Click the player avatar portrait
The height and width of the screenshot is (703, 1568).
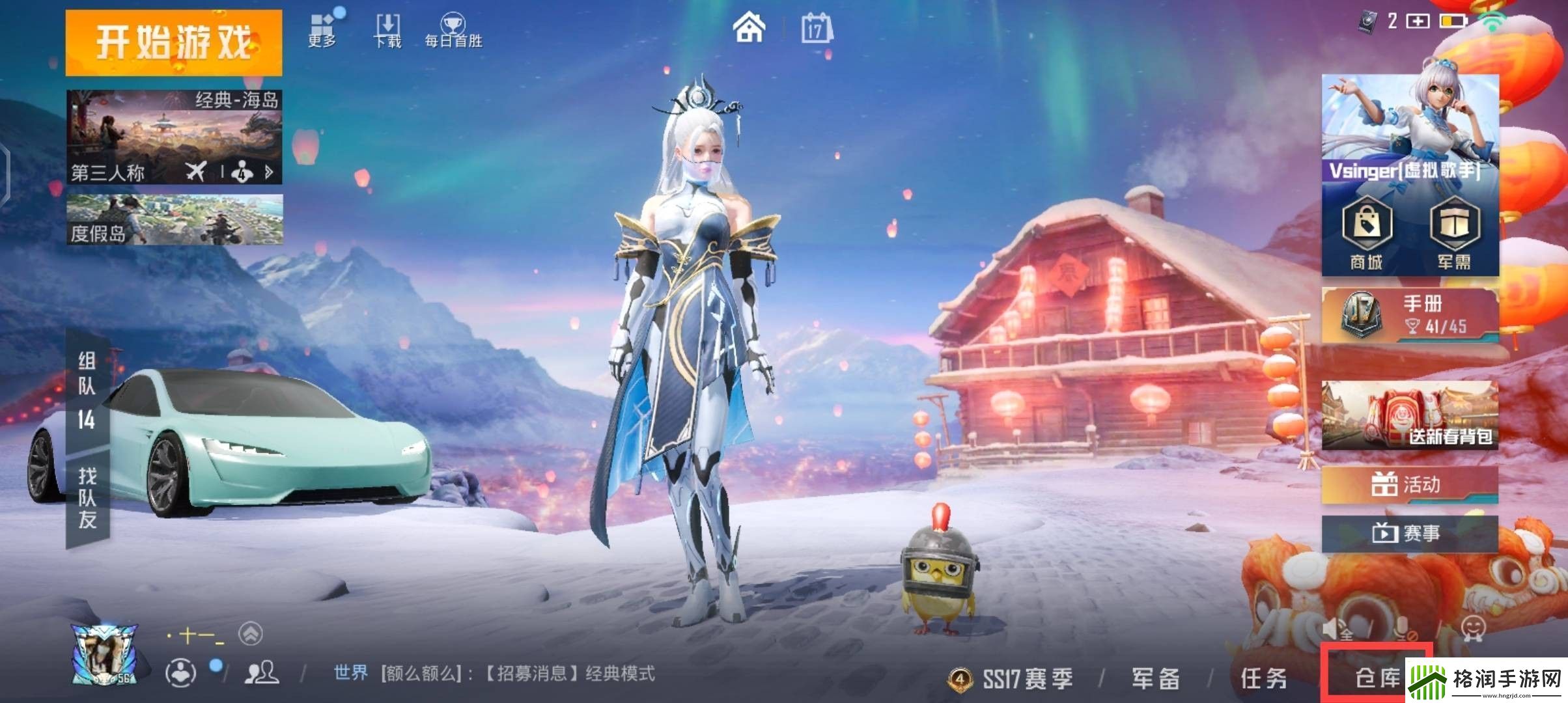click(x=104, y=654)
